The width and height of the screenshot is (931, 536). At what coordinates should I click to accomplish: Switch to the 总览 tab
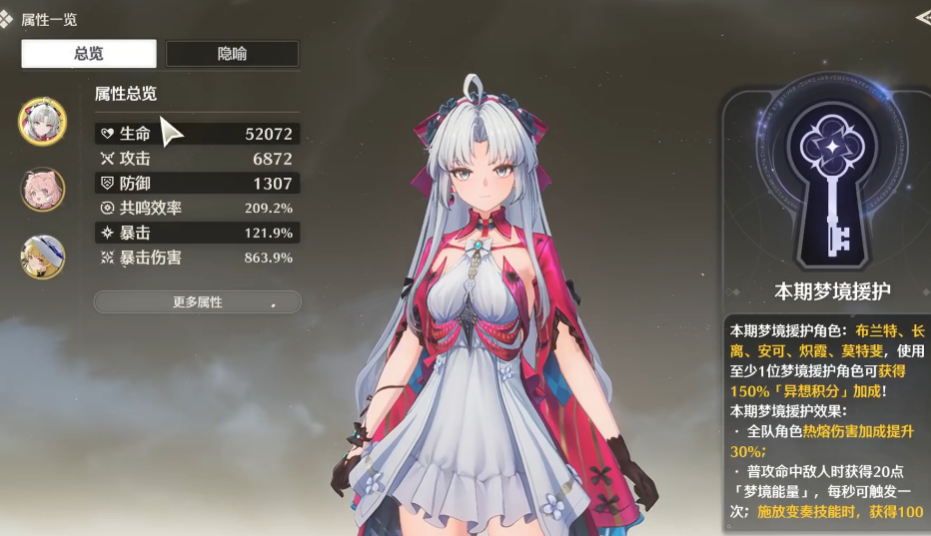89,54
